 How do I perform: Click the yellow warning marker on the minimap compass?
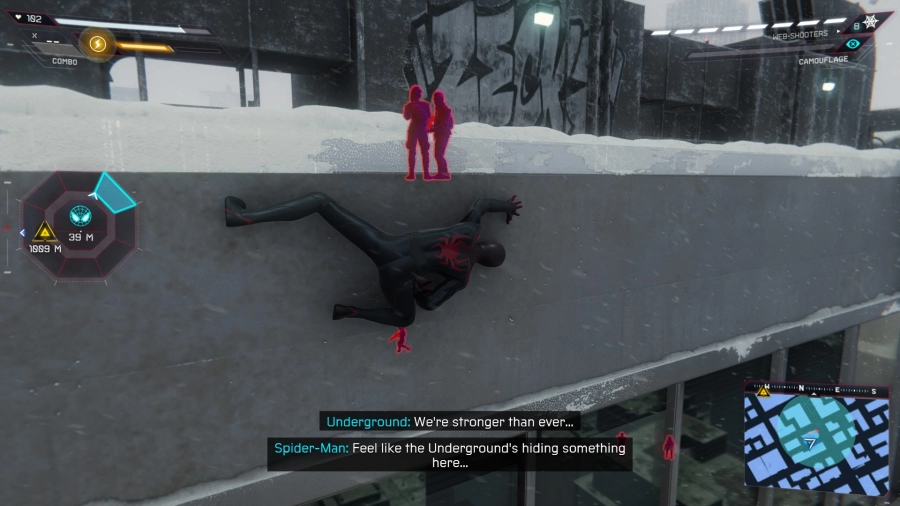pos(764,390)
